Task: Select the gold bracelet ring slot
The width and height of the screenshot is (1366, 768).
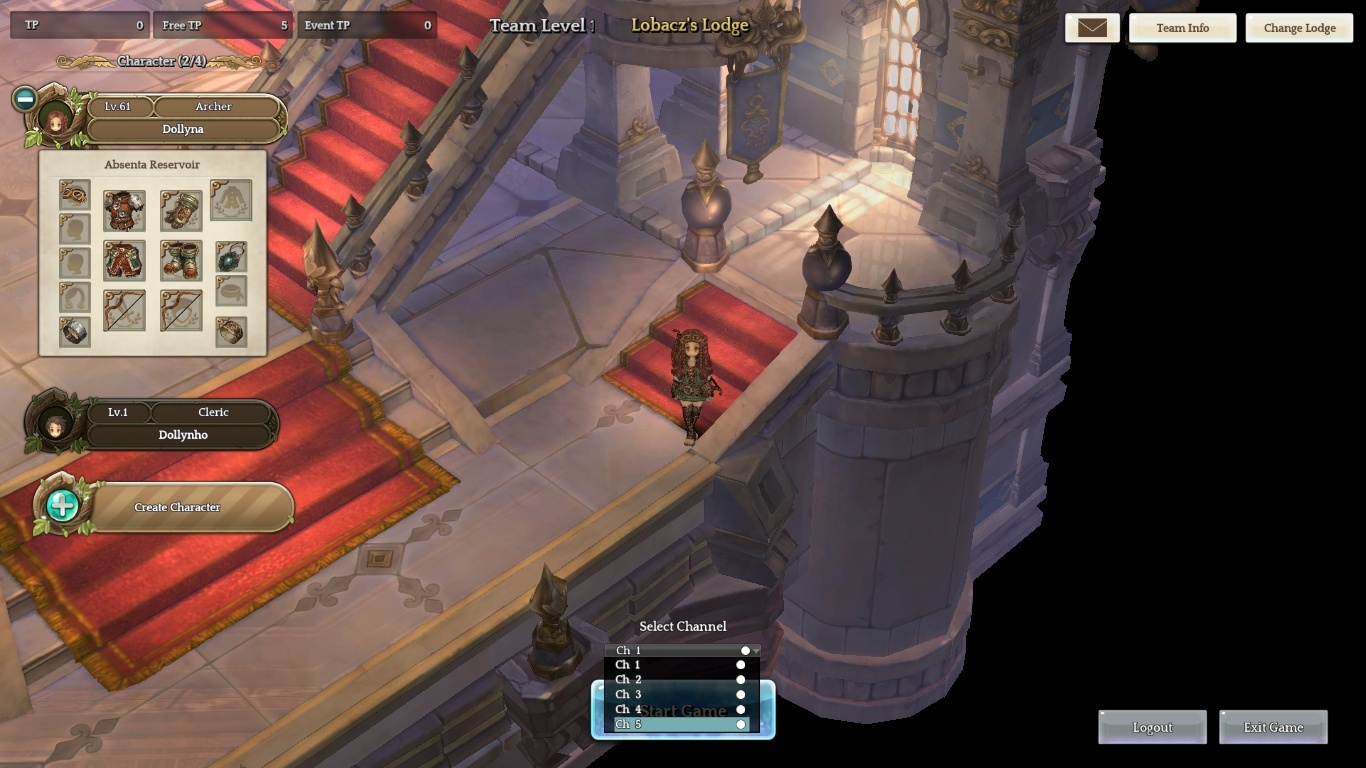Action: pyautogui.click(x=231, y=332)
